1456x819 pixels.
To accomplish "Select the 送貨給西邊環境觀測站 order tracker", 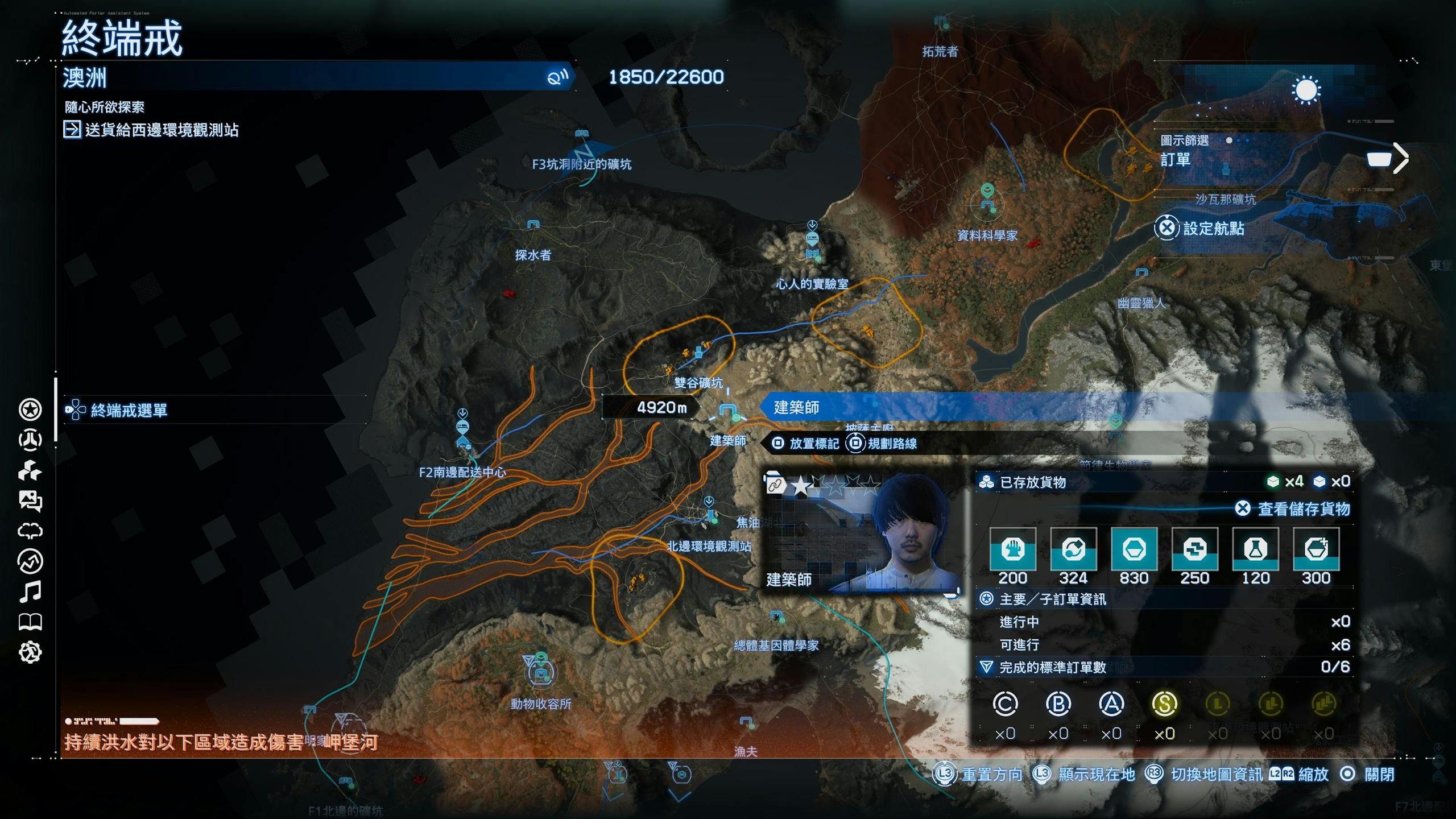I will coord(161,130).
